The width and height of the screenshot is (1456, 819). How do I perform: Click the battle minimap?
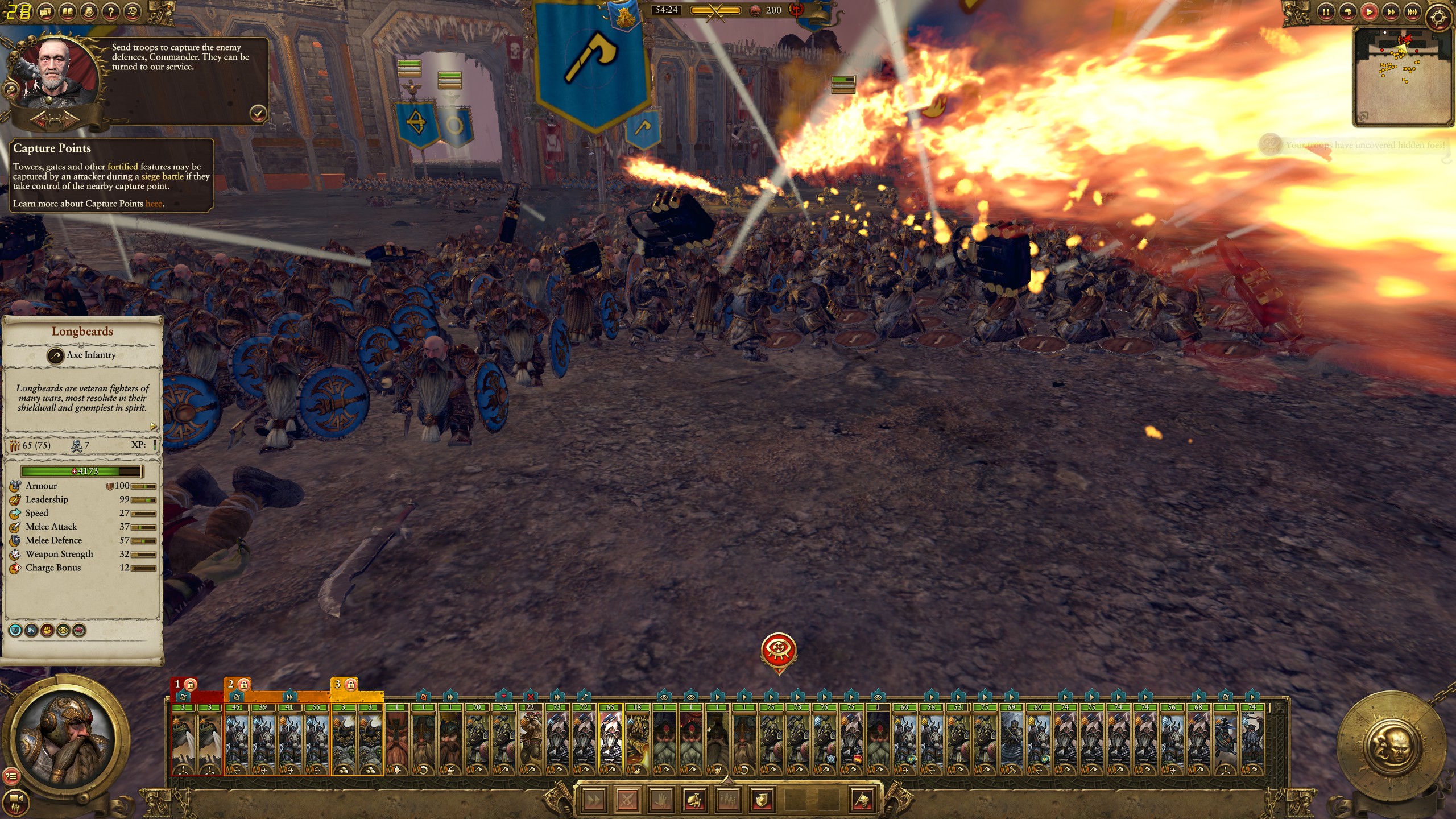1403,76
